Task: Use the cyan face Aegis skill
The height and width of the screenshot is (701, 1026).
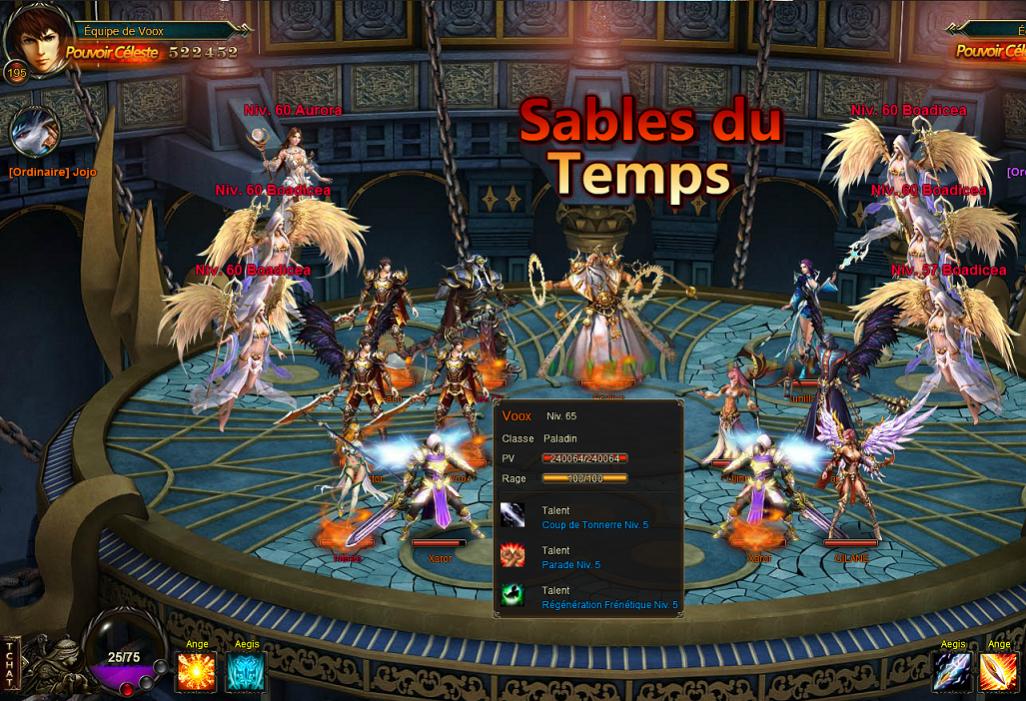Action: 246,672
